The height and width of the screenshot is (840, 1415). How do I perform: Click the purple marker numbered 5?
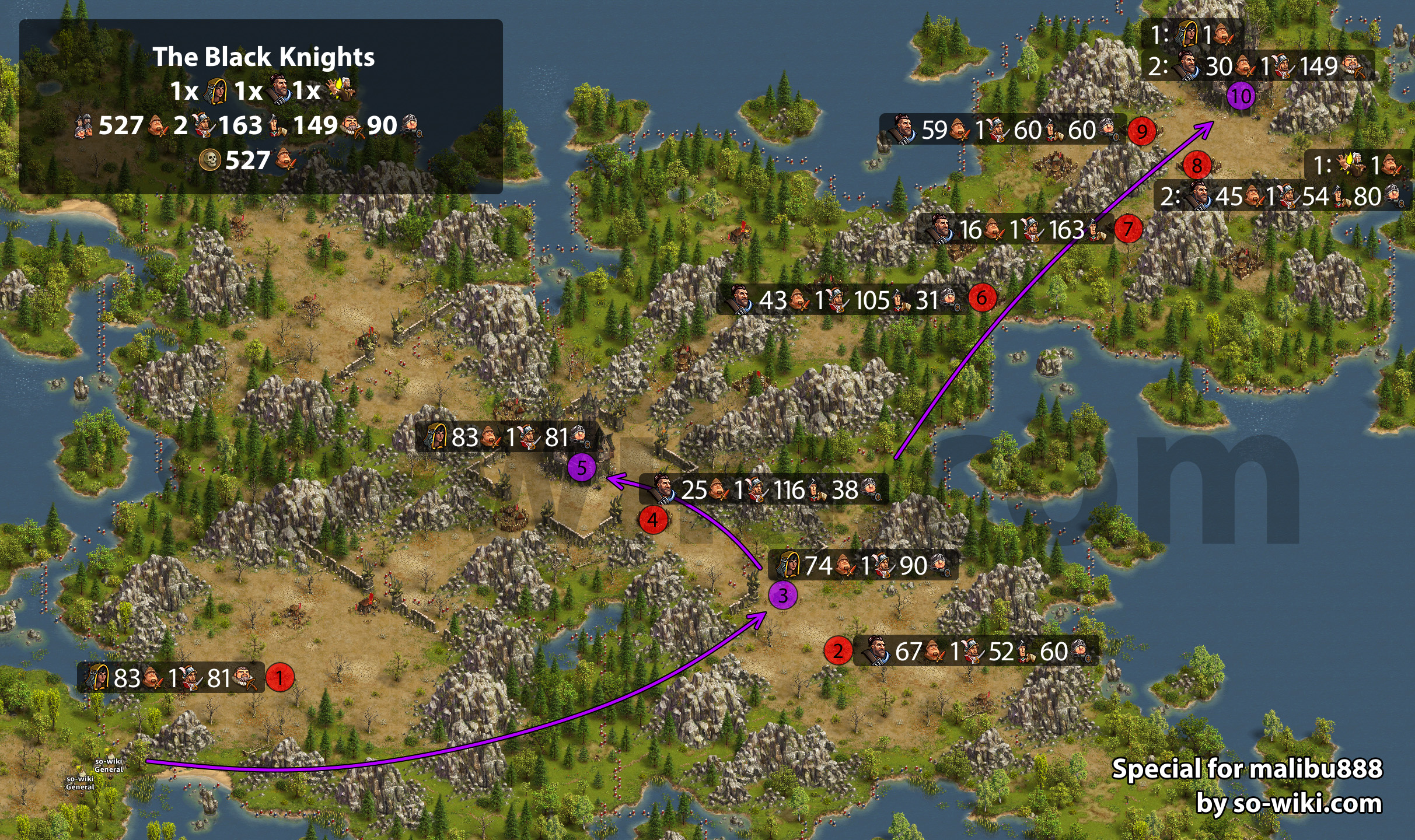click(x=581, y=468)
